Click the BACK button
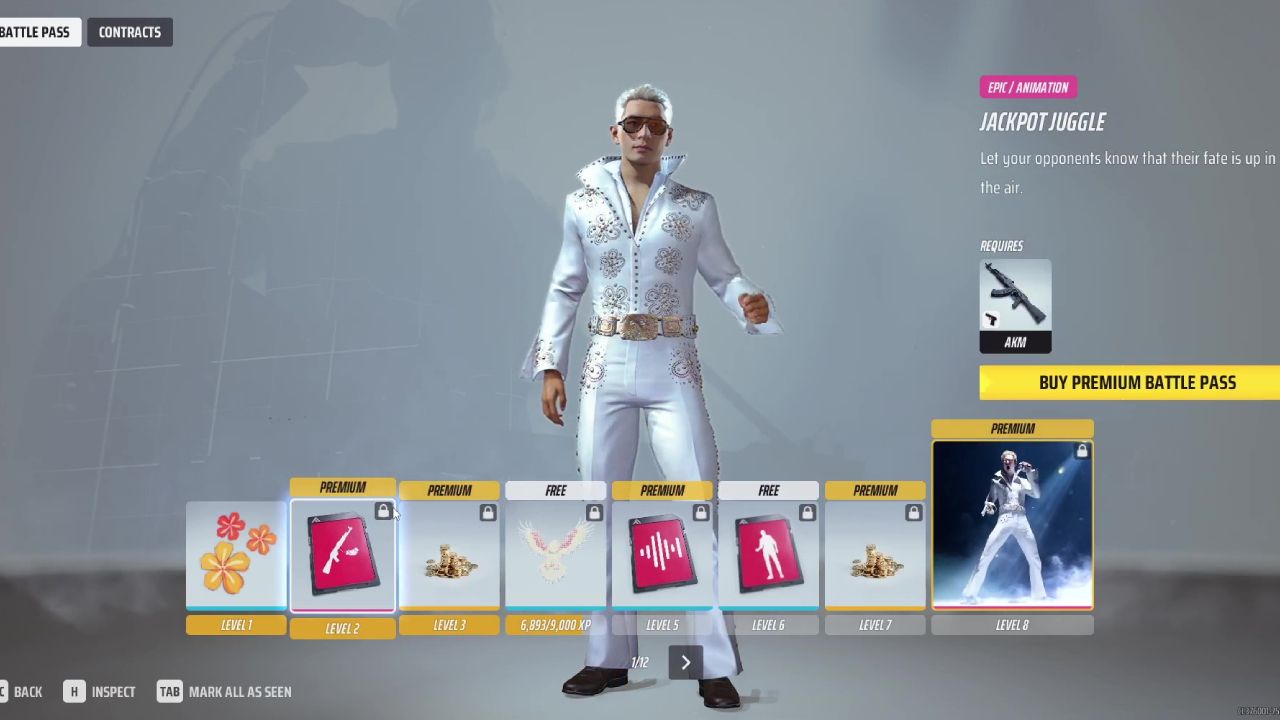The image size is (1280, 720). coord(26,691)
